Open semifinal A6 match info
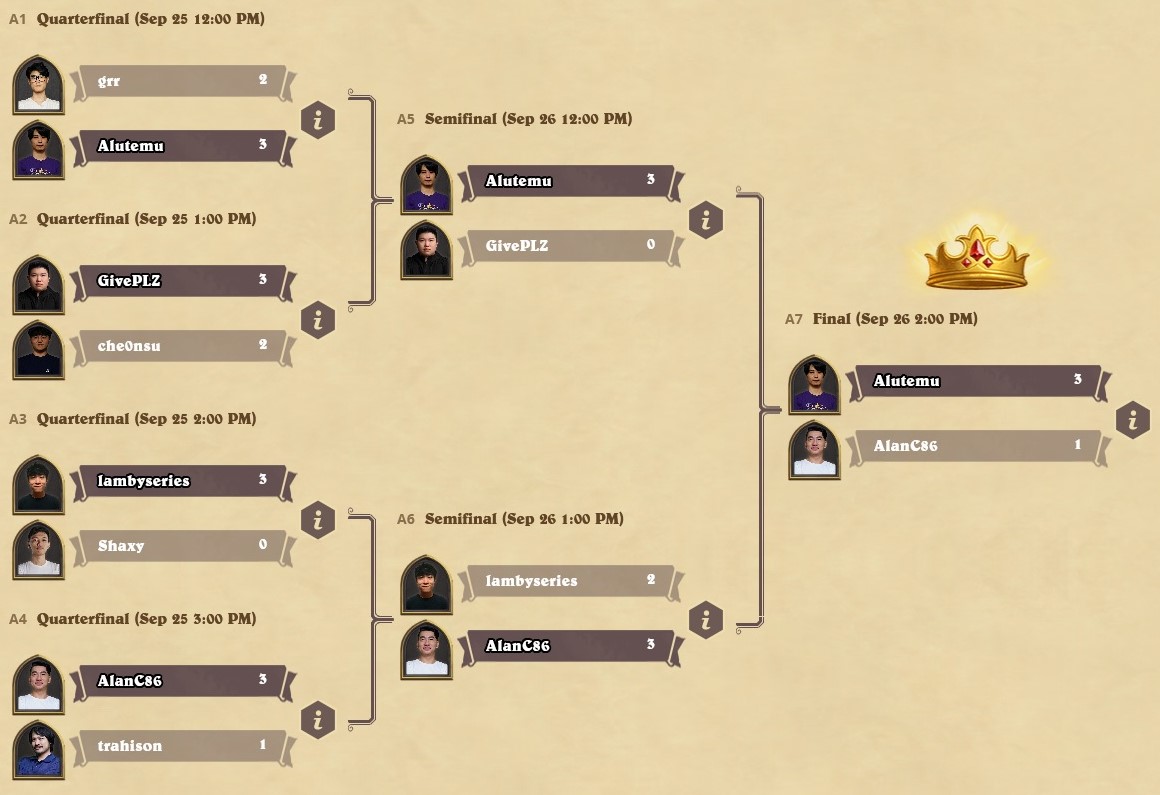This screenshot has width=1160, height=795. (706, 620)
